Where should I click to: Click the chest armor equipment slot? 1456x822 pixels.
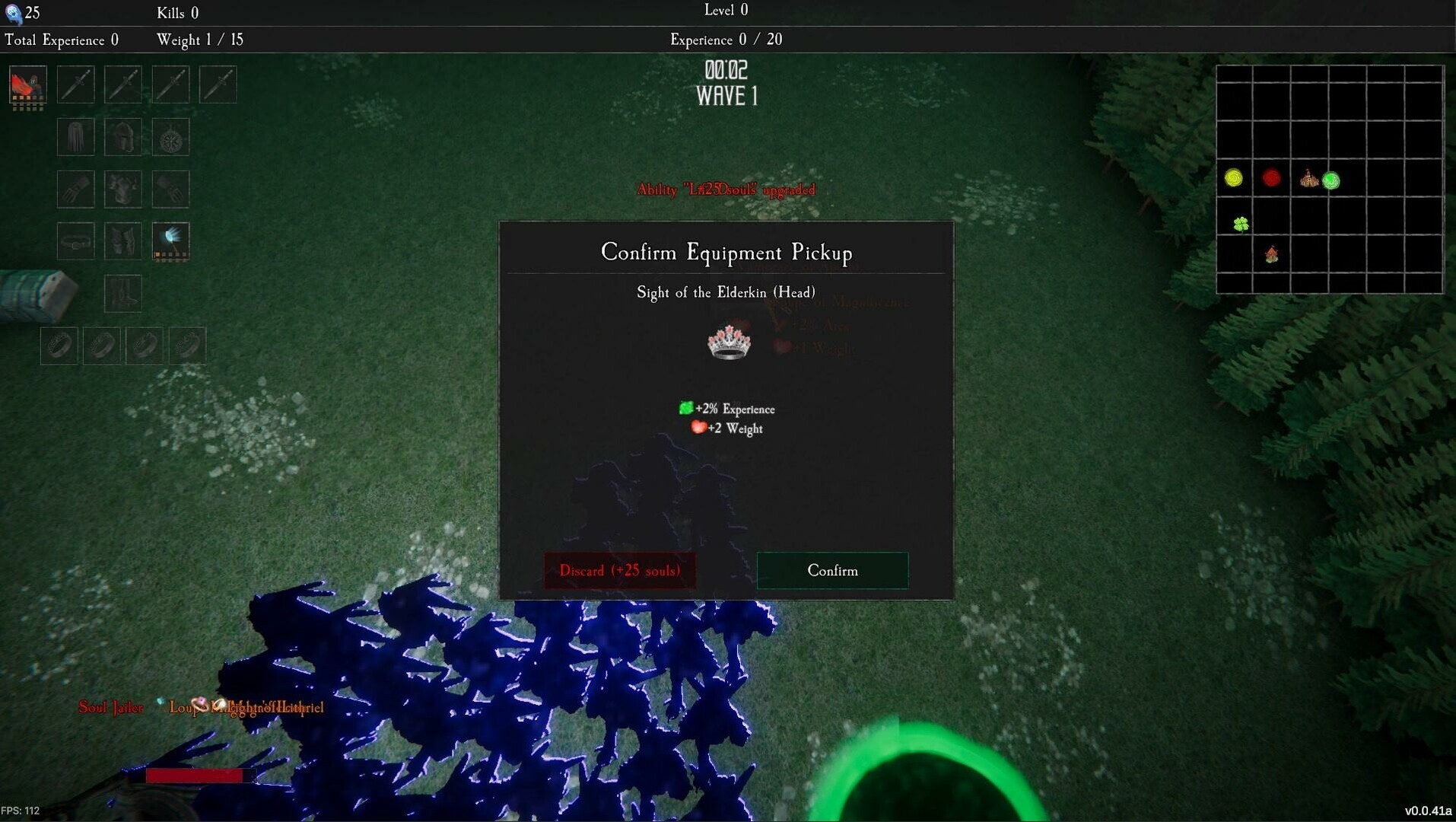[123, 189]
